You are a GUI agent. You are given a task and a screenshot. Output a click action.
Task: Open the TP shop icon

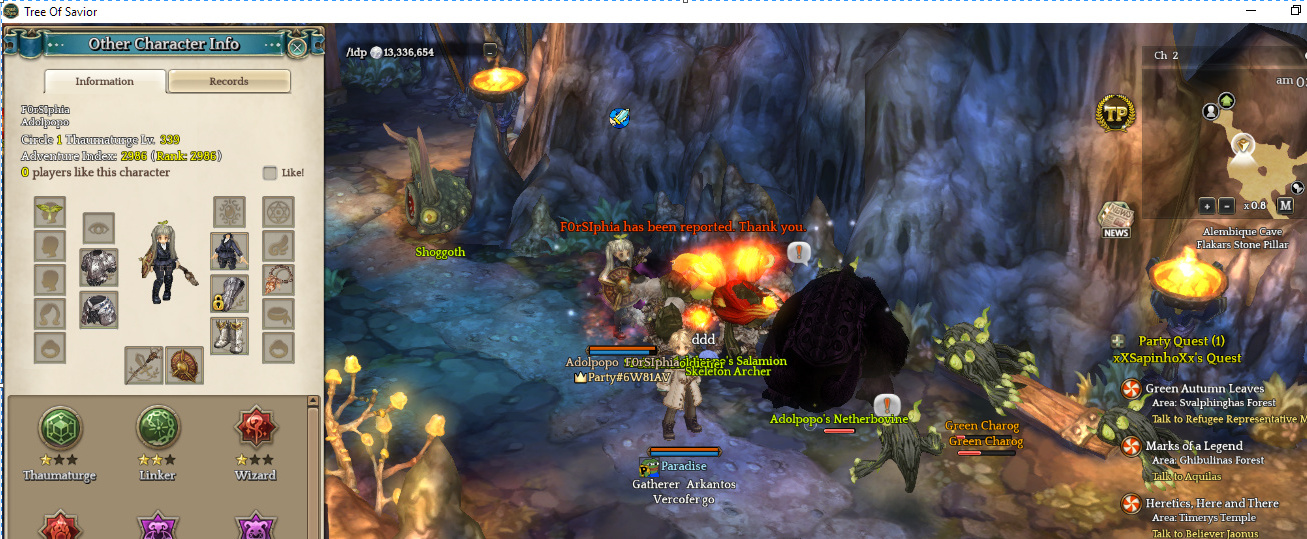click(1116, 115)
